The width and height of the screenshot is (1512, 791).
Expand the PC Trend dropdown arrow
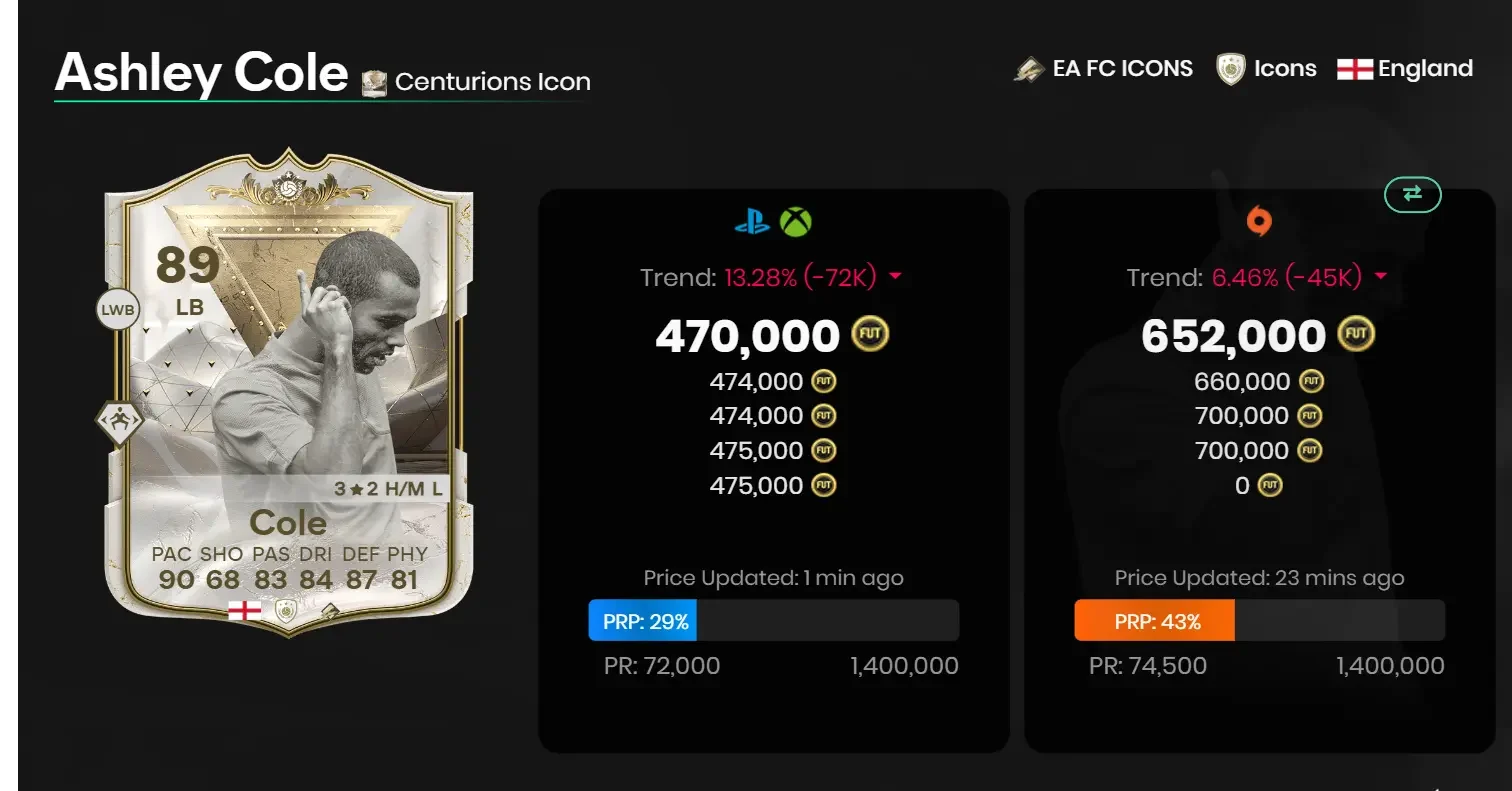(1381, 277)
